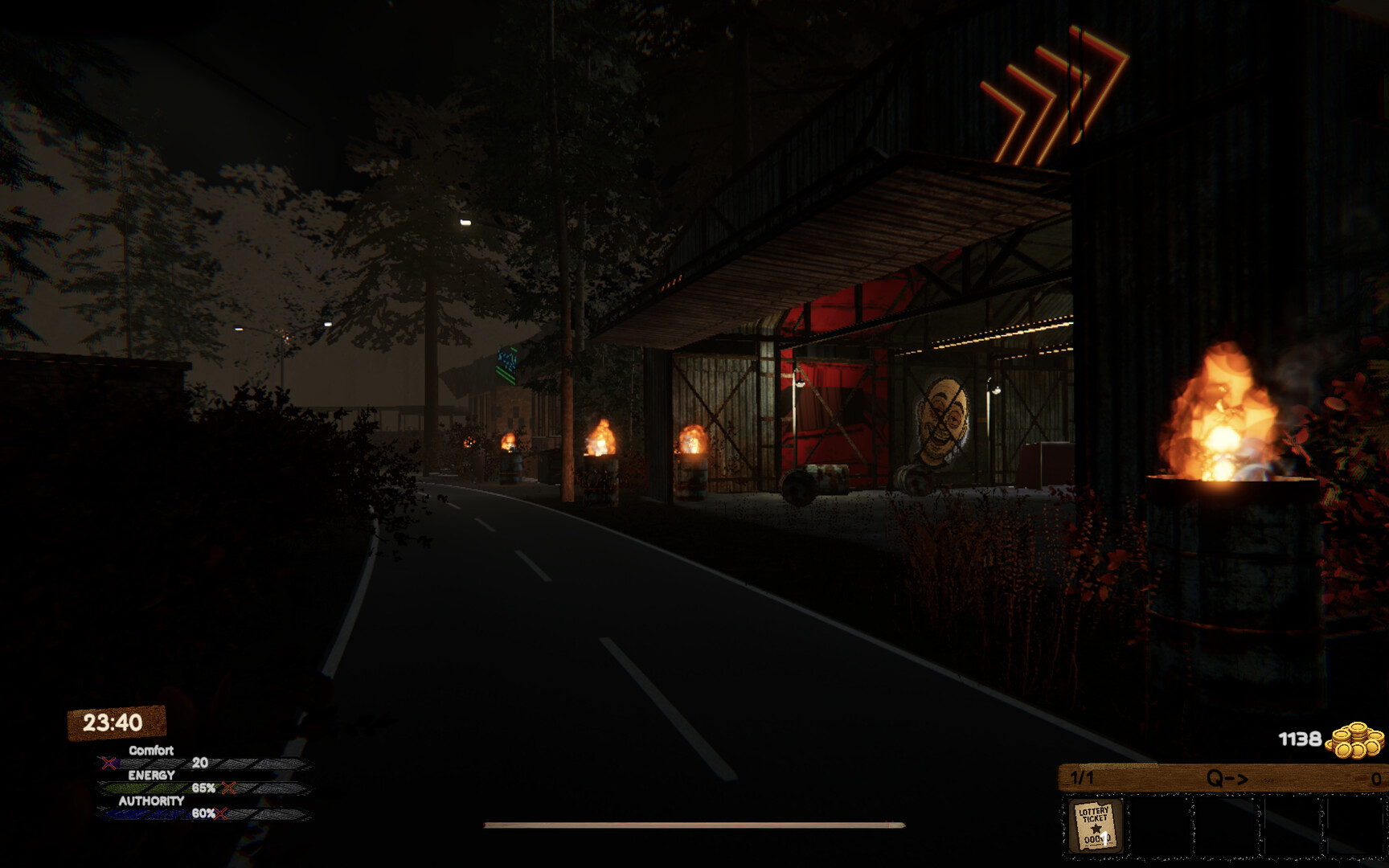Click the star on the Lottery Ticket
The height and width of the screenshot is (868, 1389).
(x=1096, y=828)
